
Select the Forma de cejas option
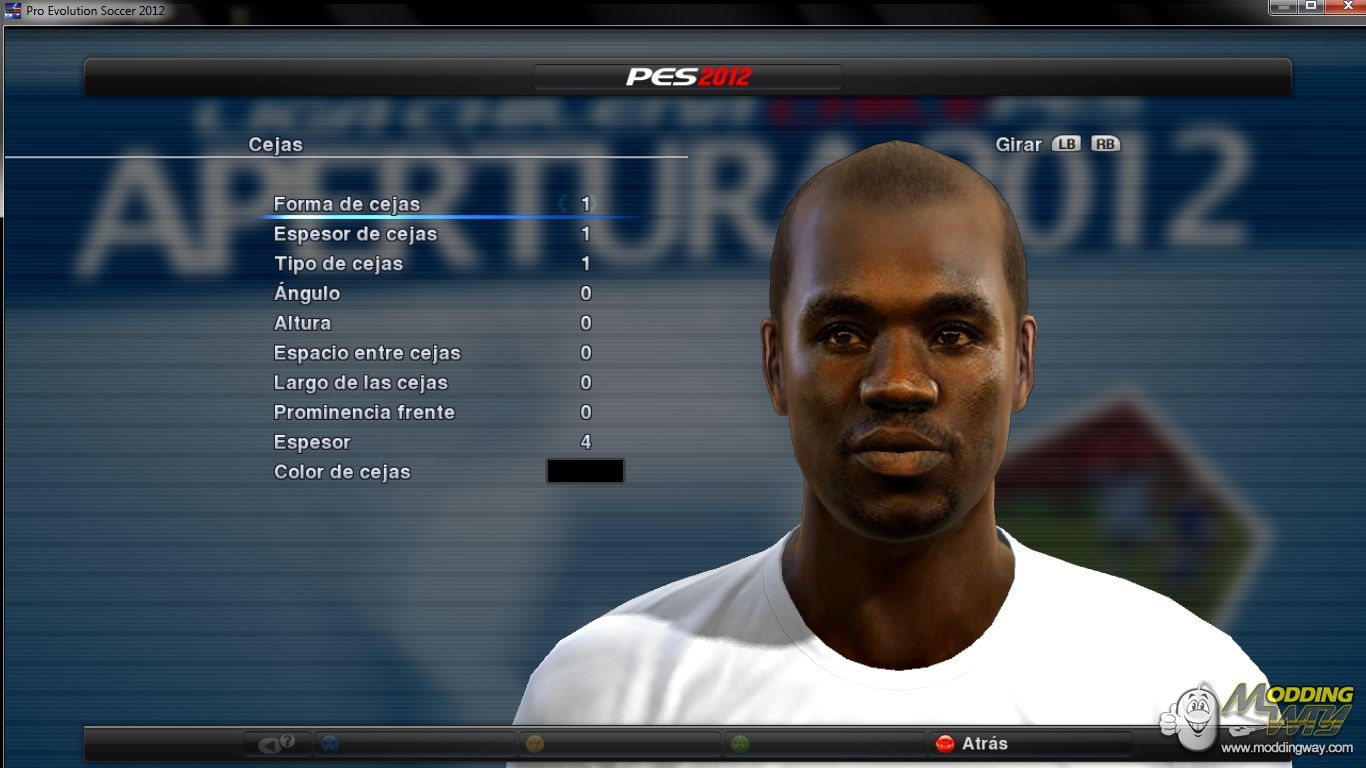click(x=346, y=204)
